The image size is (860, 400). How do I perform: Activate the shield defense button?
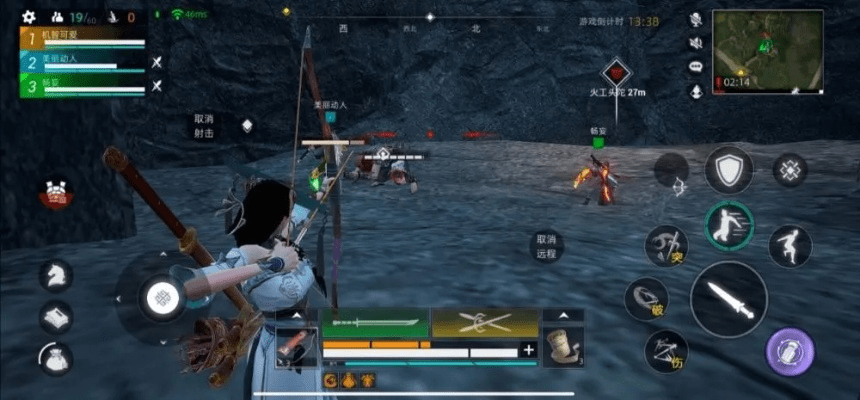728,169
